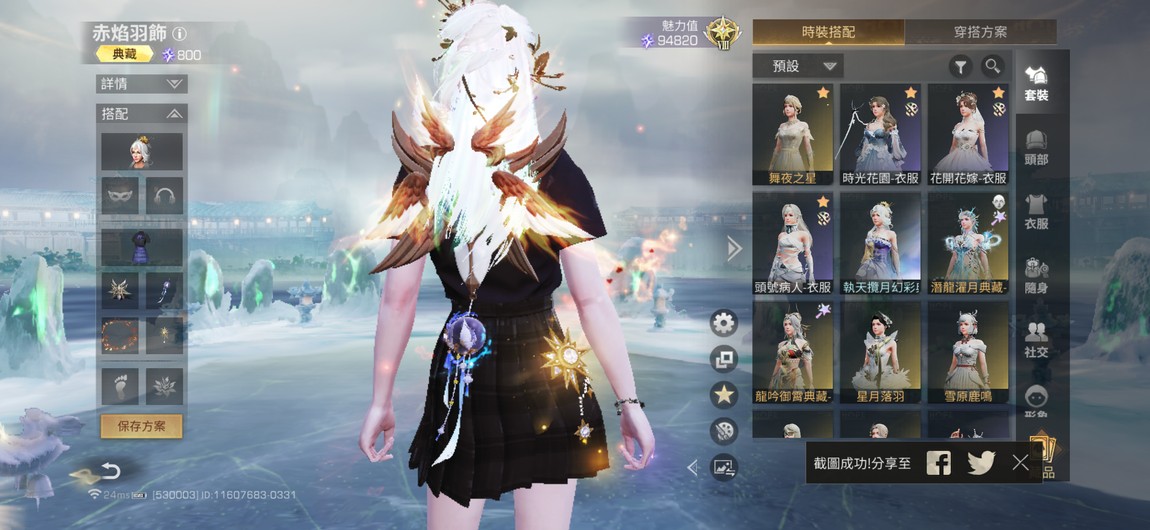
Task: Choose the 舞夜之星 outfit
Action: point(792,134)
